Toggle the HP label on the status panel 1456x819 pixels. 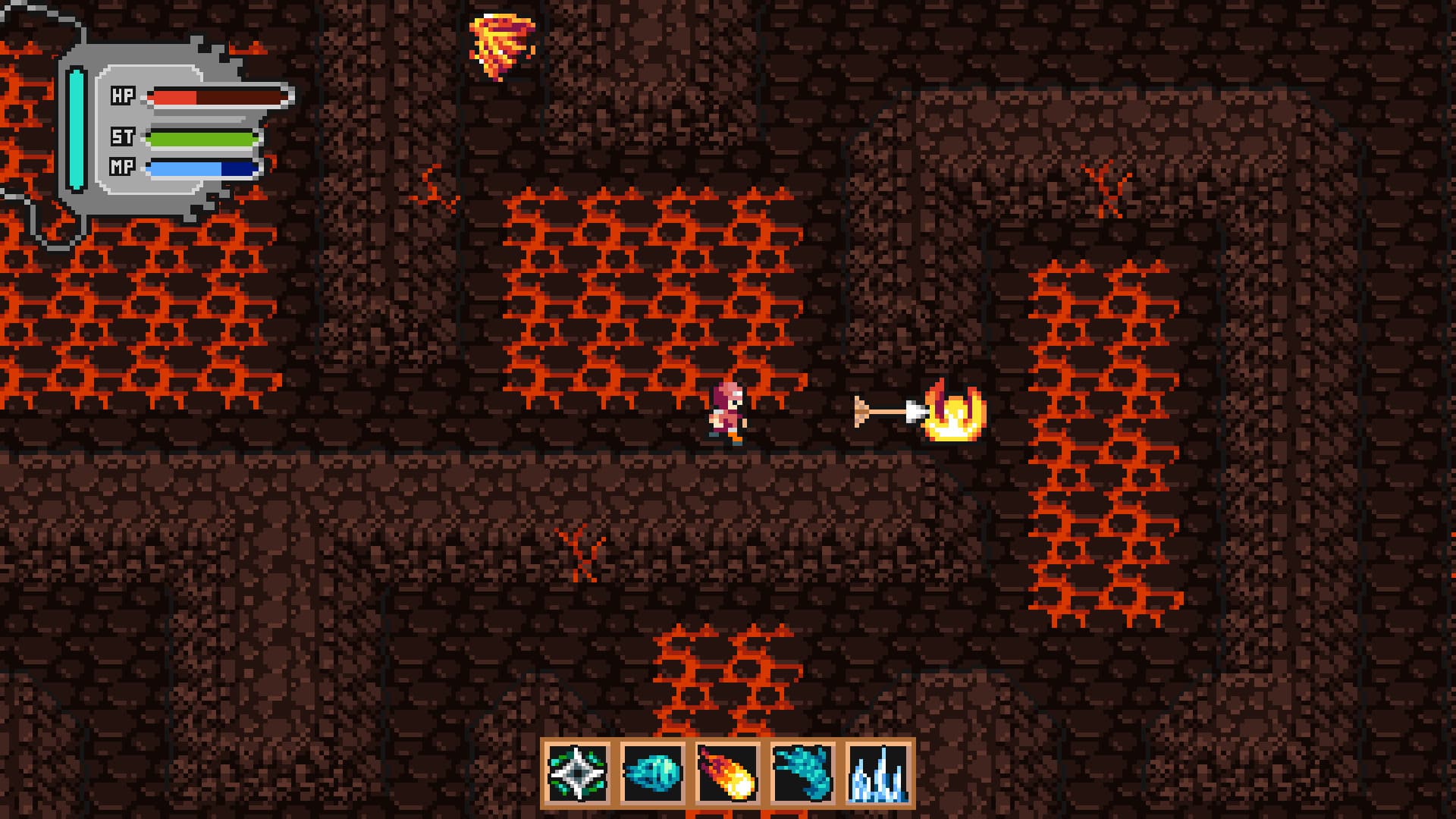tap(121, 96)
